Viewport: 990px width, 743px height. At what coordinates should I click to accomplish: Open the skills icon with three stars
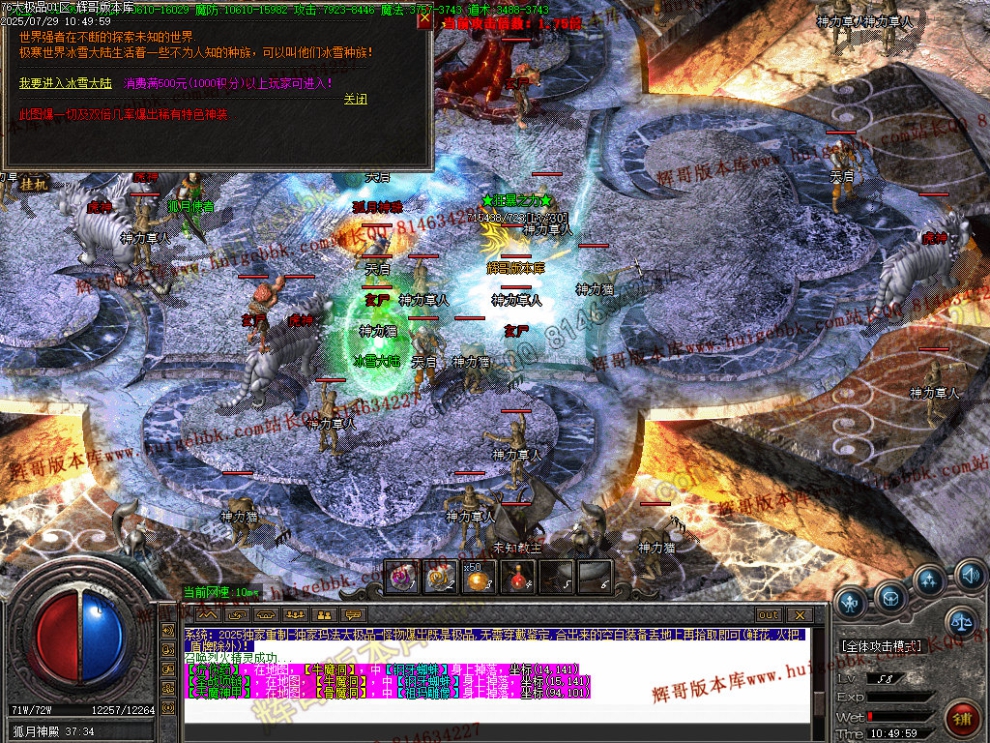930,582
